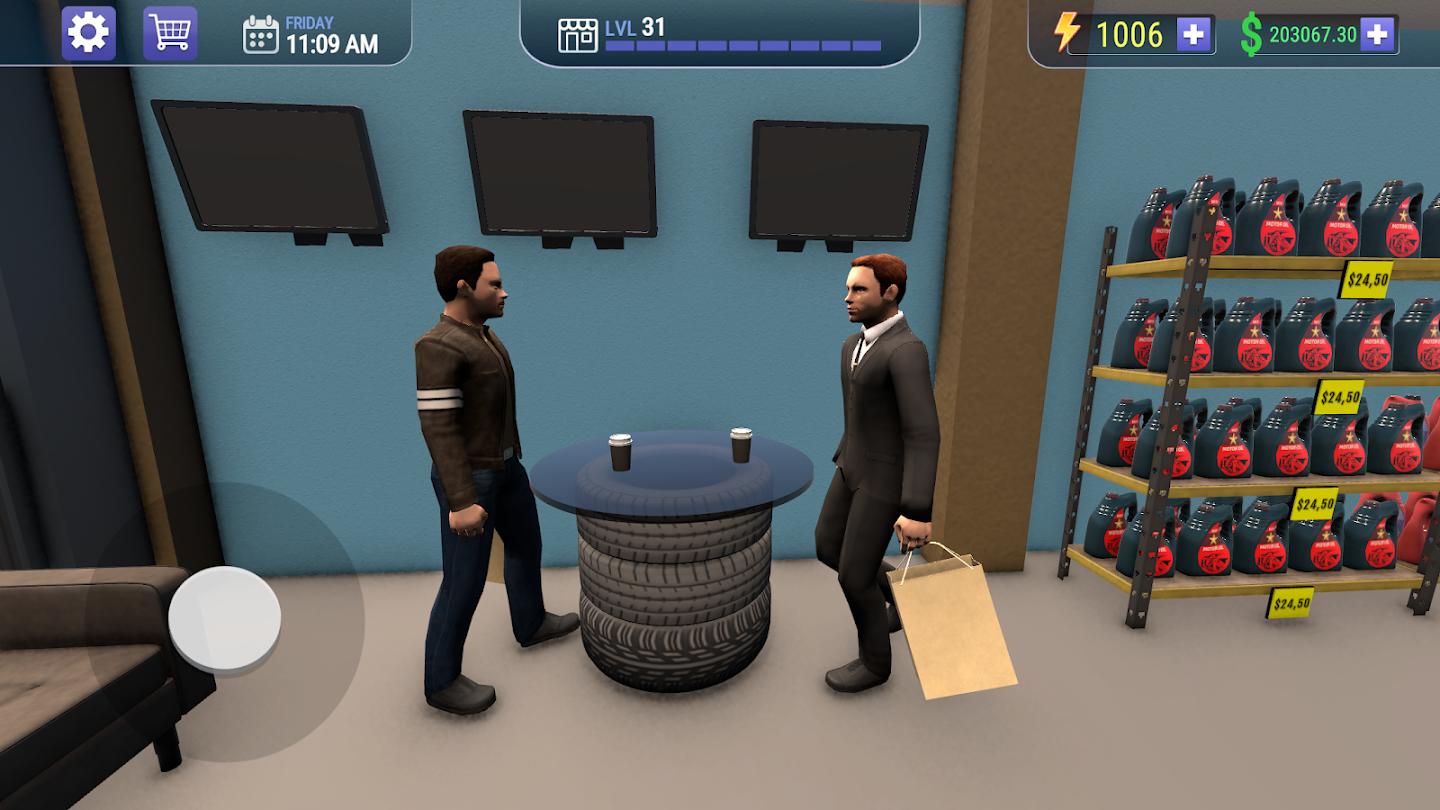The width and height of the screenshot is (1440, 810).
Task: Tap the bottom $24,50 price label
Action: (x=1288, y=601)
